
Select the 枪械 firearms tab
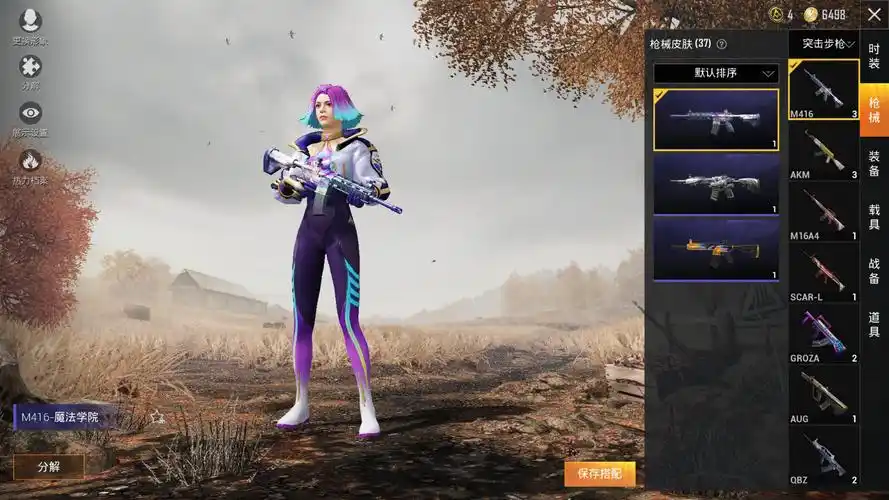874,110
